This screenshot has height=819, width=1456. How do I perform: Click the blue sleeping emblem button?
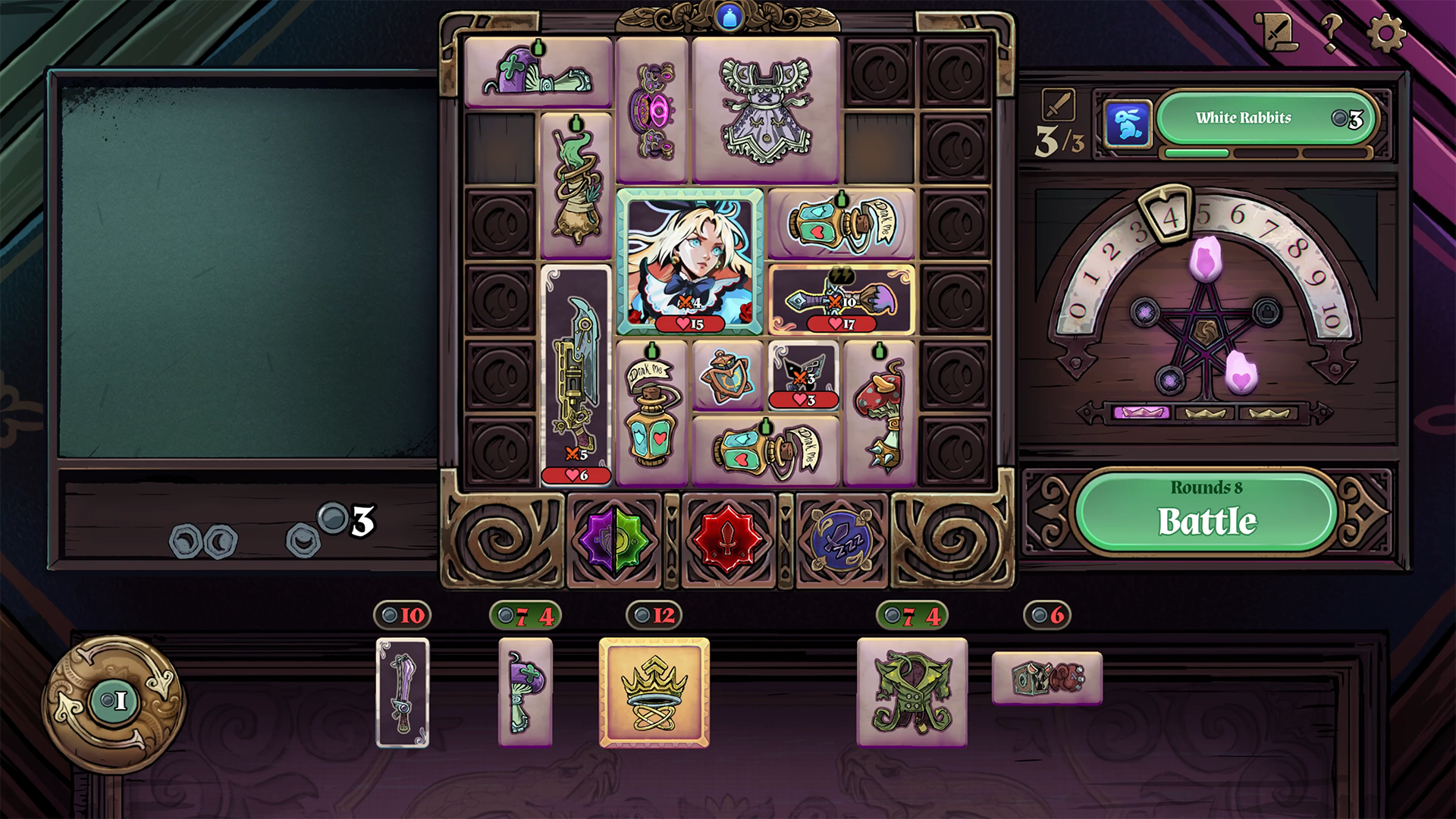(841, 540)
